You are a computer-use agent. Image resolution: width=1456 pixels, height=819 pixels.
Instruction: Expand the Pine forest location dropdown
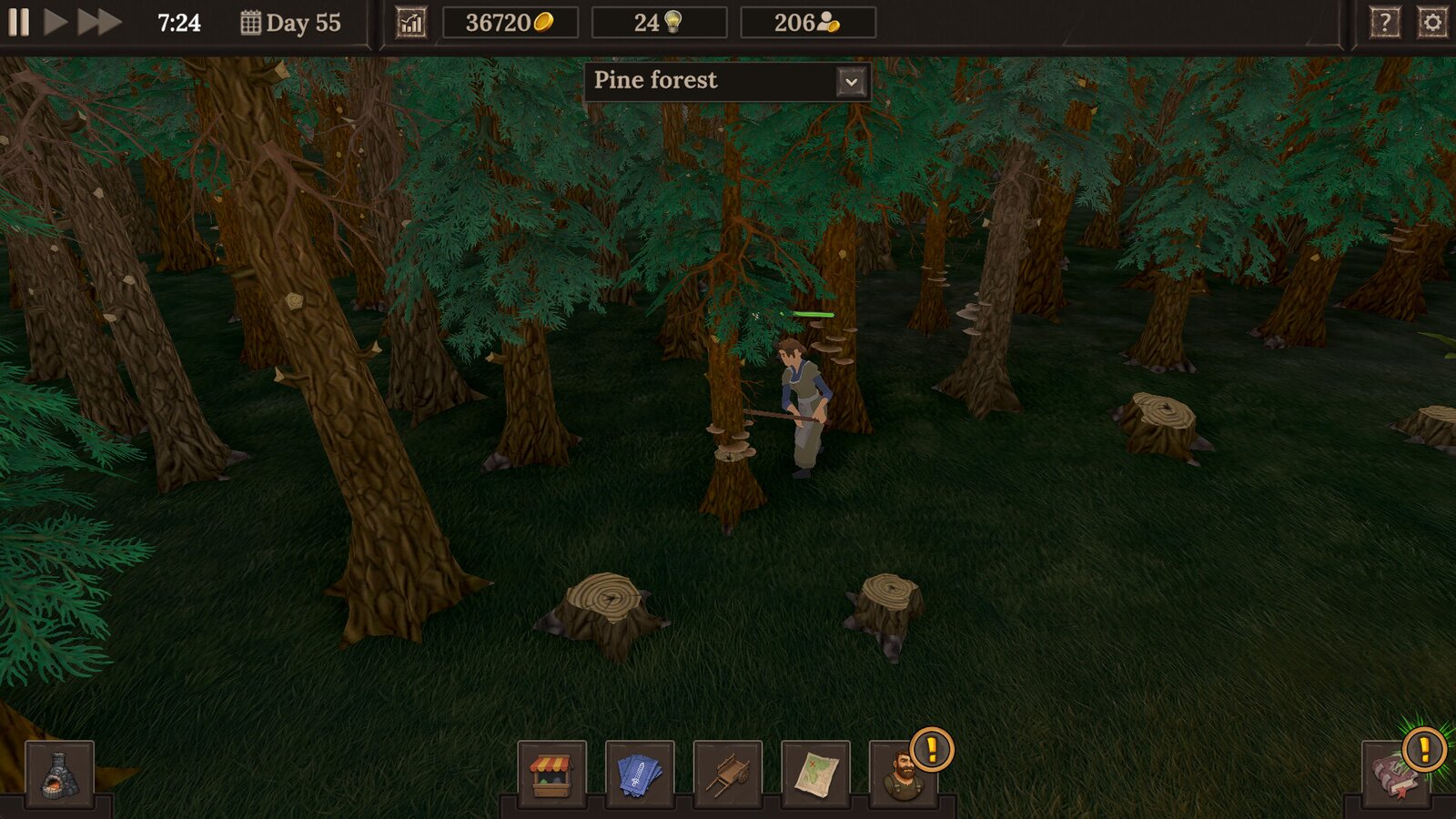tap(851, 82)
